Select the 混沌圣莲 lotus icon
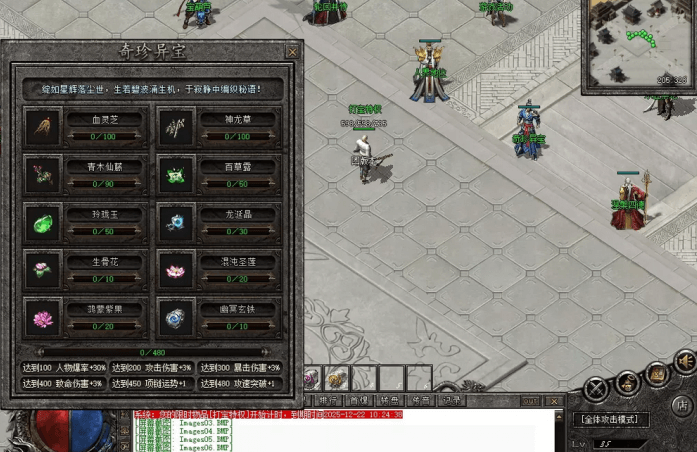Viewport: 697px width, 452px height. (x=175, y=270)
